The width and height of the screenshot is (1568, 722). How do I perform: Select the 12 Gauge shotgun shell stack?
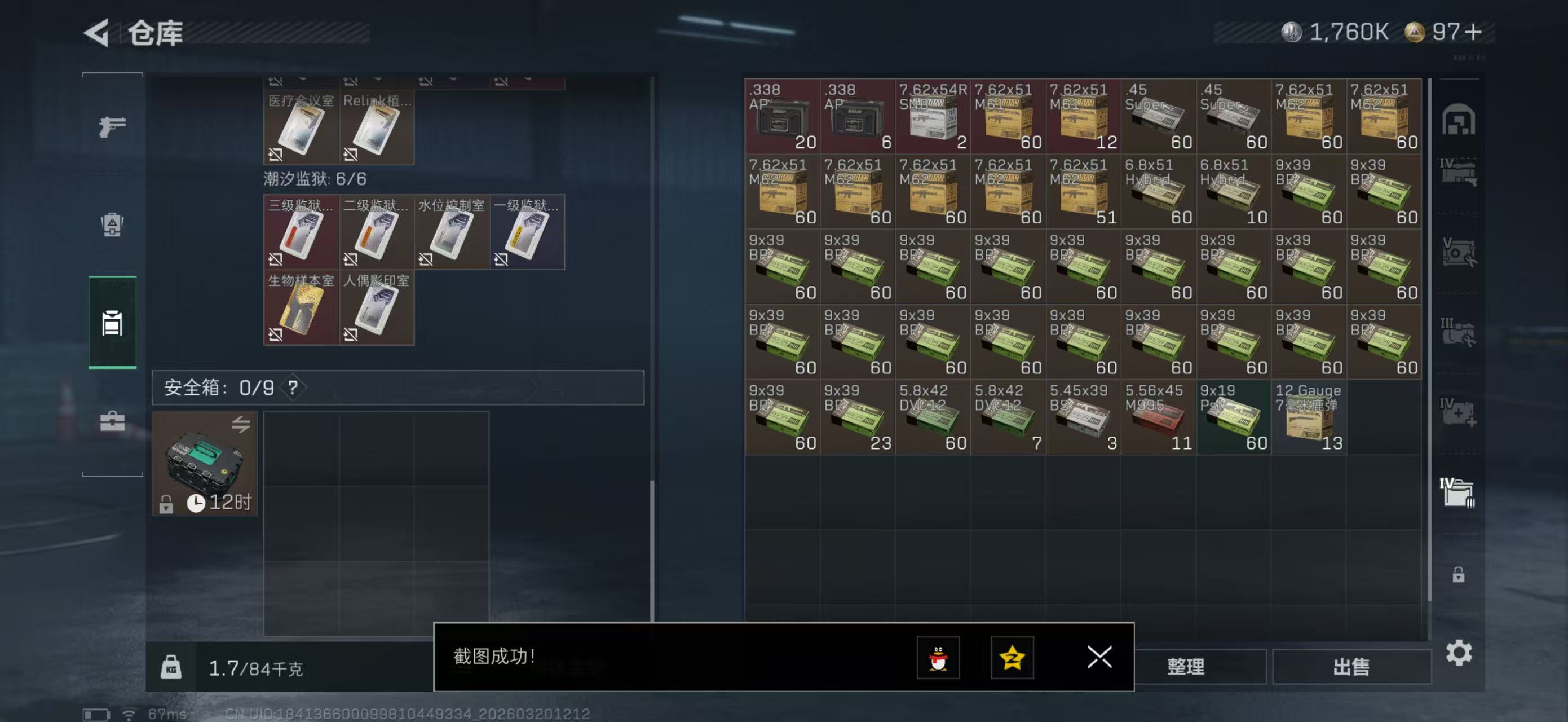[x=1309, y=417]
